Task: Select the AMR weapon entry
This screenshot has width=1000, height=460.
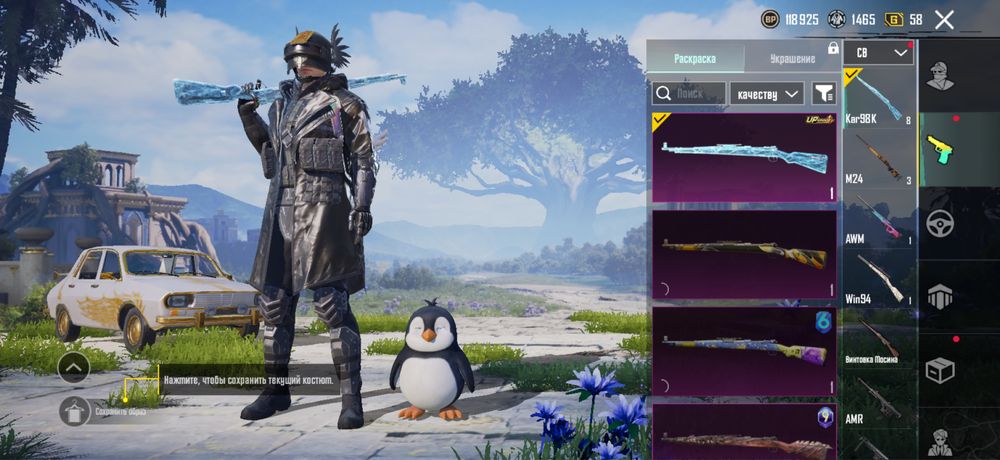Action: point(878,400)
